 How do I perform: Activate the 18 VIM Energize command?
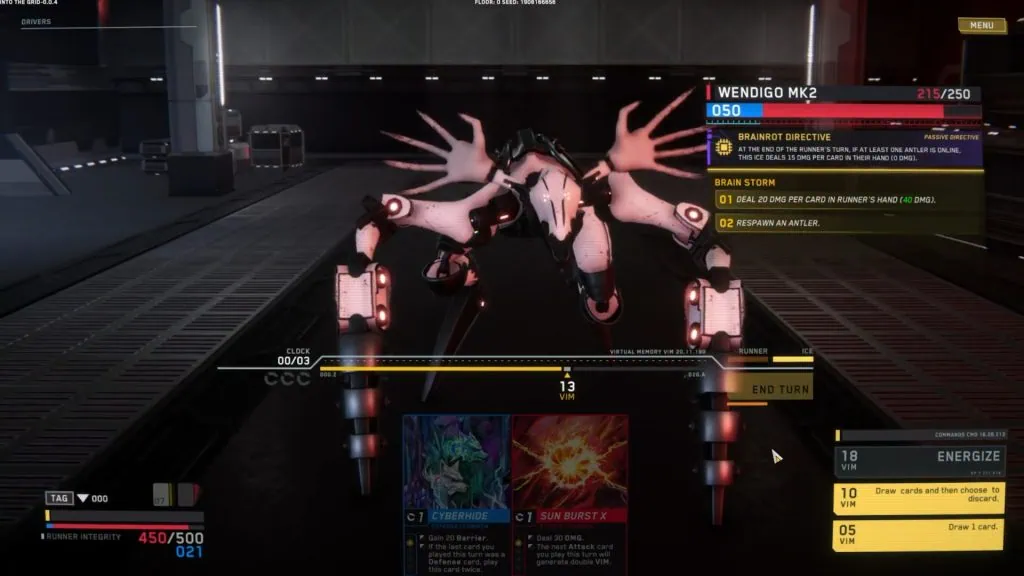pyautogui.click(x=919, y=460)
